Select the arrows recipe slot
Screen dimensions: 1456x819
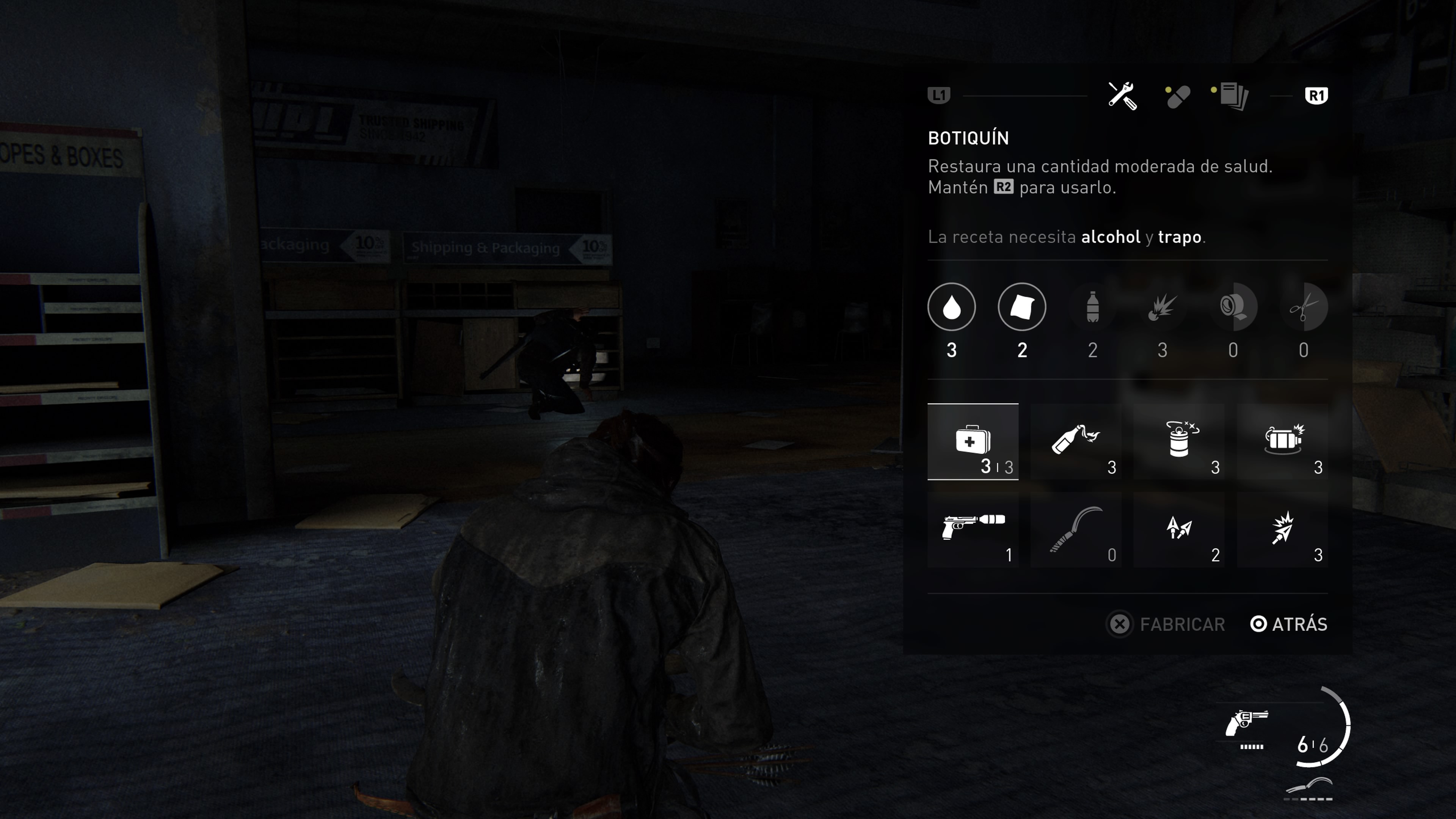coord(1180,530)
